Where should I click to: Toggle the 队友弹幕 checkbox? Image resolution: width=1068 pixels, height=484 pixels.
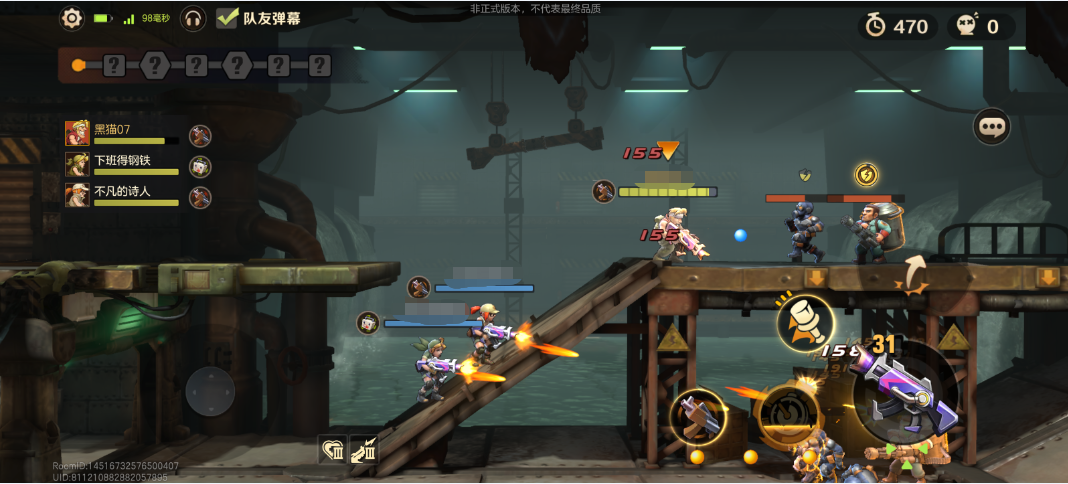coord(227,18)
